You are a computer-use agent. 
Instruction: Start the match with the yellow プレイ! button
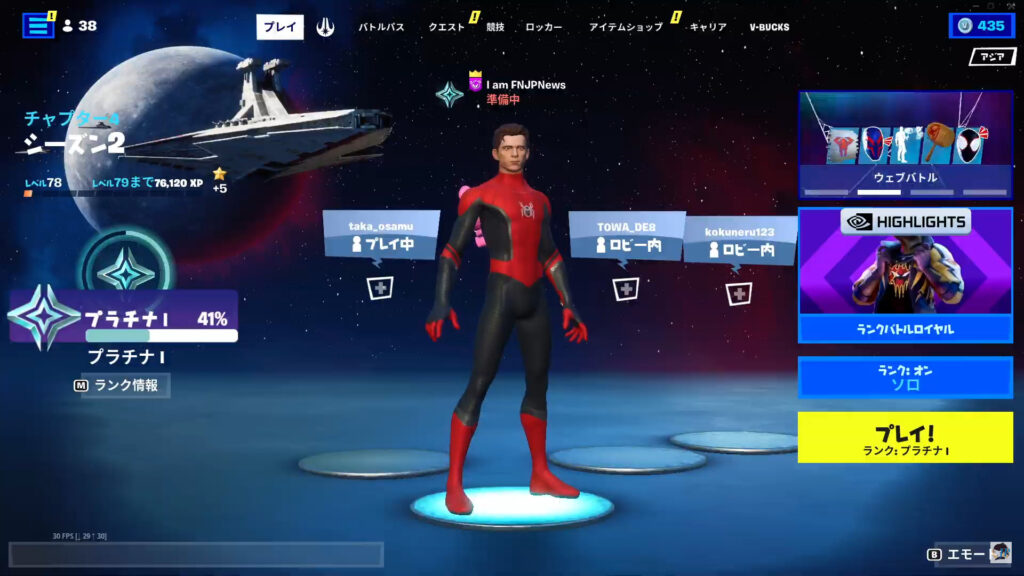(x=905, y=437)
